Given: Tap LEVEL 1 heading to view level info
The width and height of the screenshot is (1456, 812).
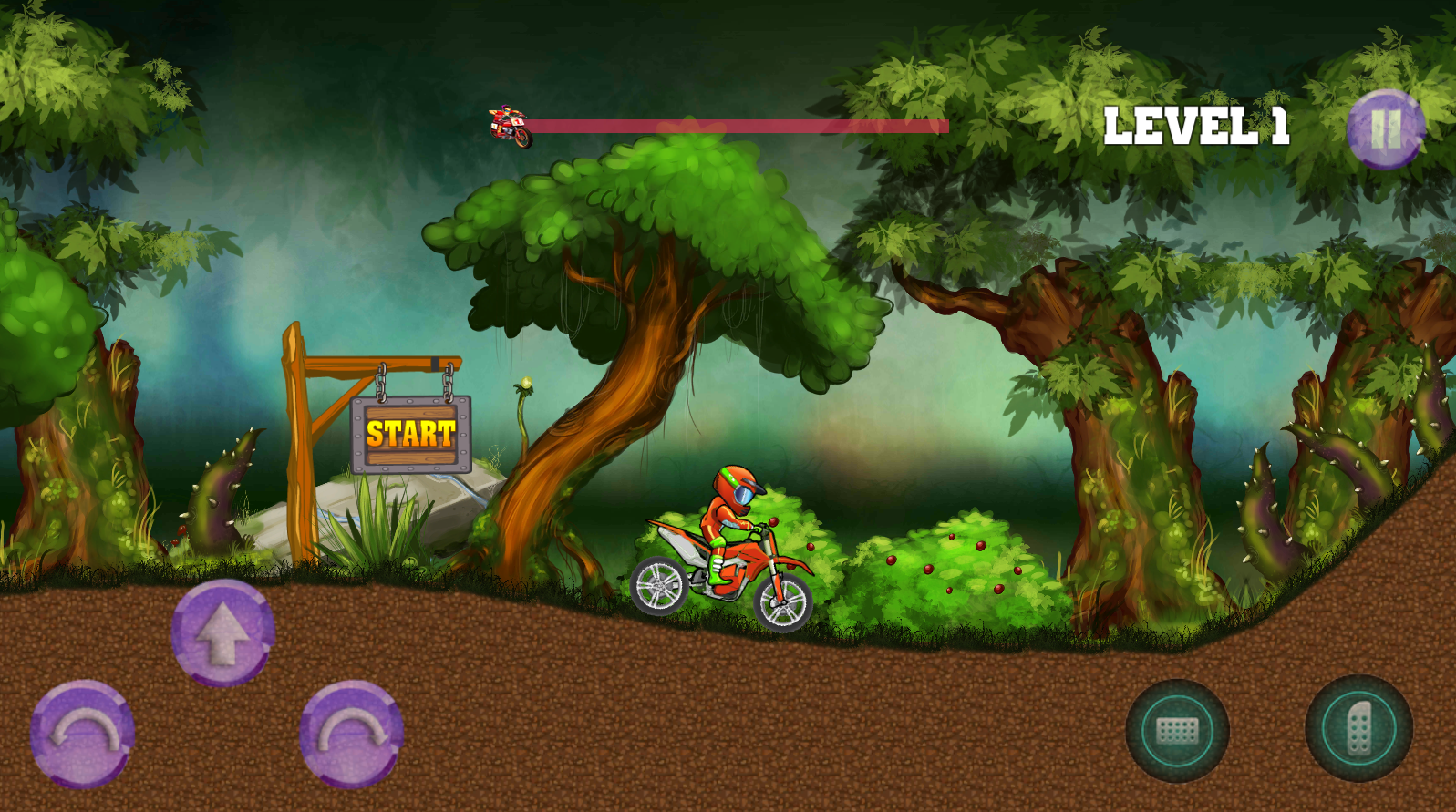Looking at the screenshot, I should 1197,125.
